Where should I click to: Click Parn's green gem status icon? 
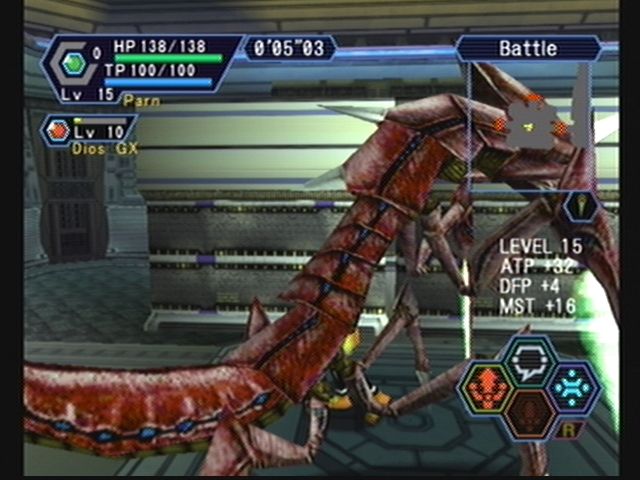tap(73, 63)
